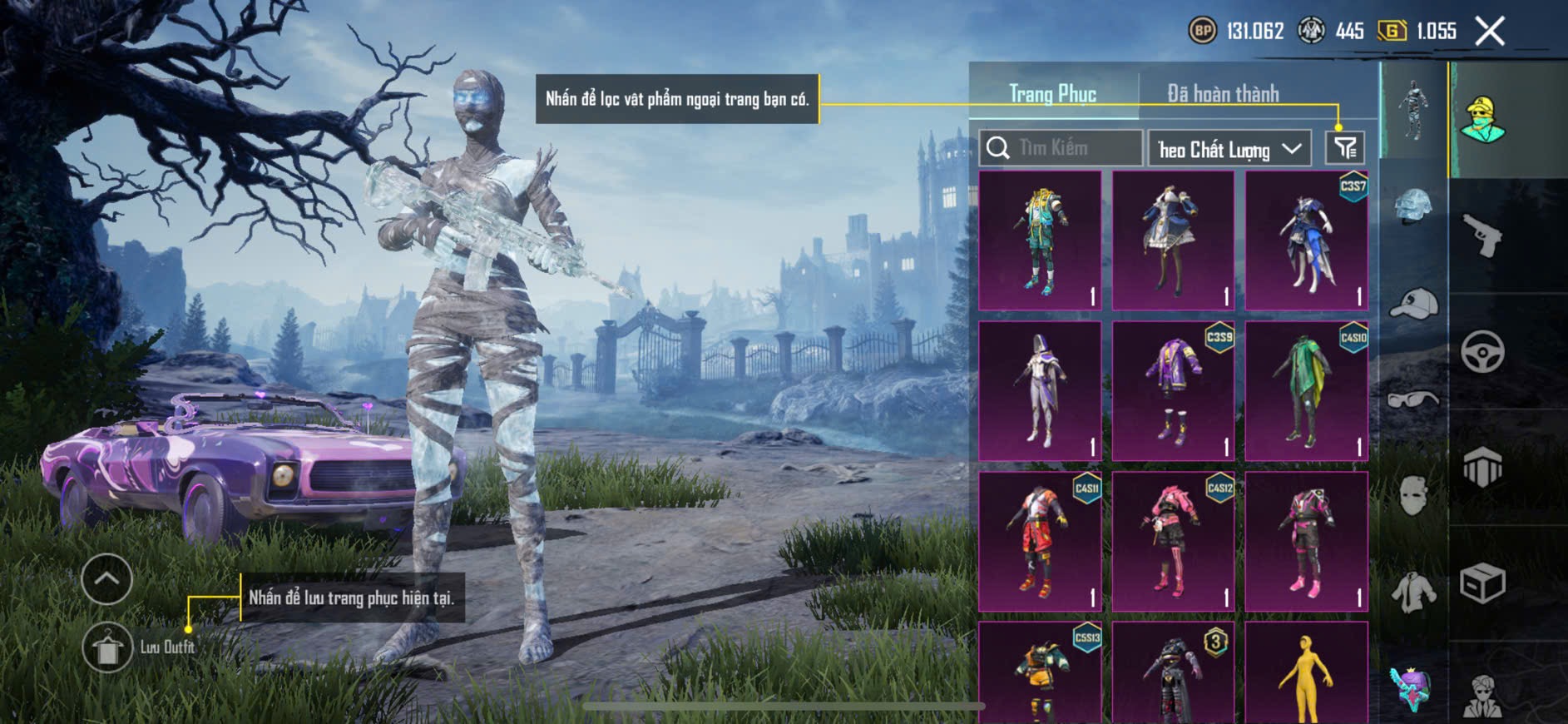Open the Chất Lượng sort dropdown
1568x724 pixels.
1229,149
